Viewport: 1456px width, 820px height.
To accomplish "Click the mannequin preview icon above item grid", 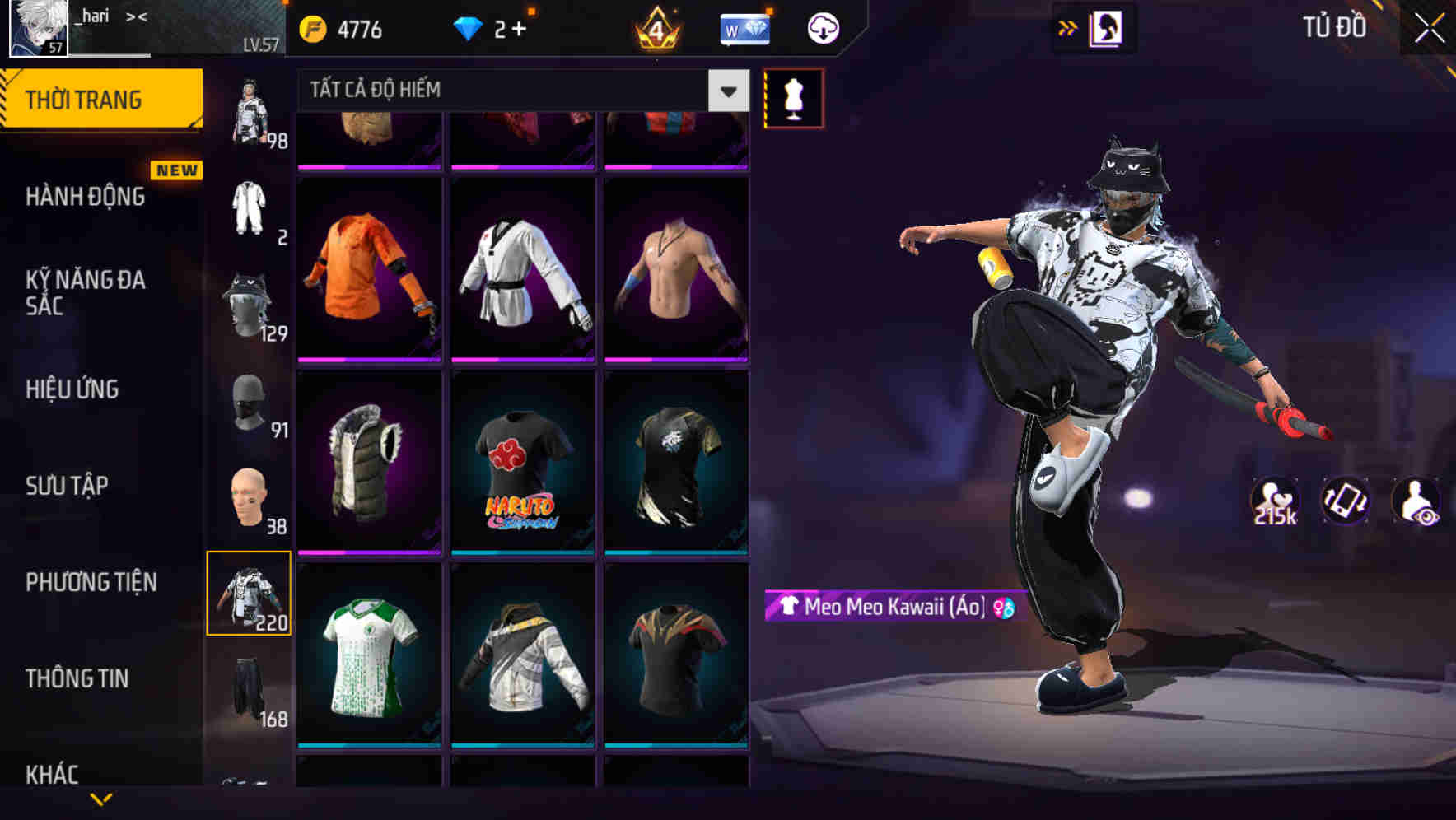I will (793, 98).
